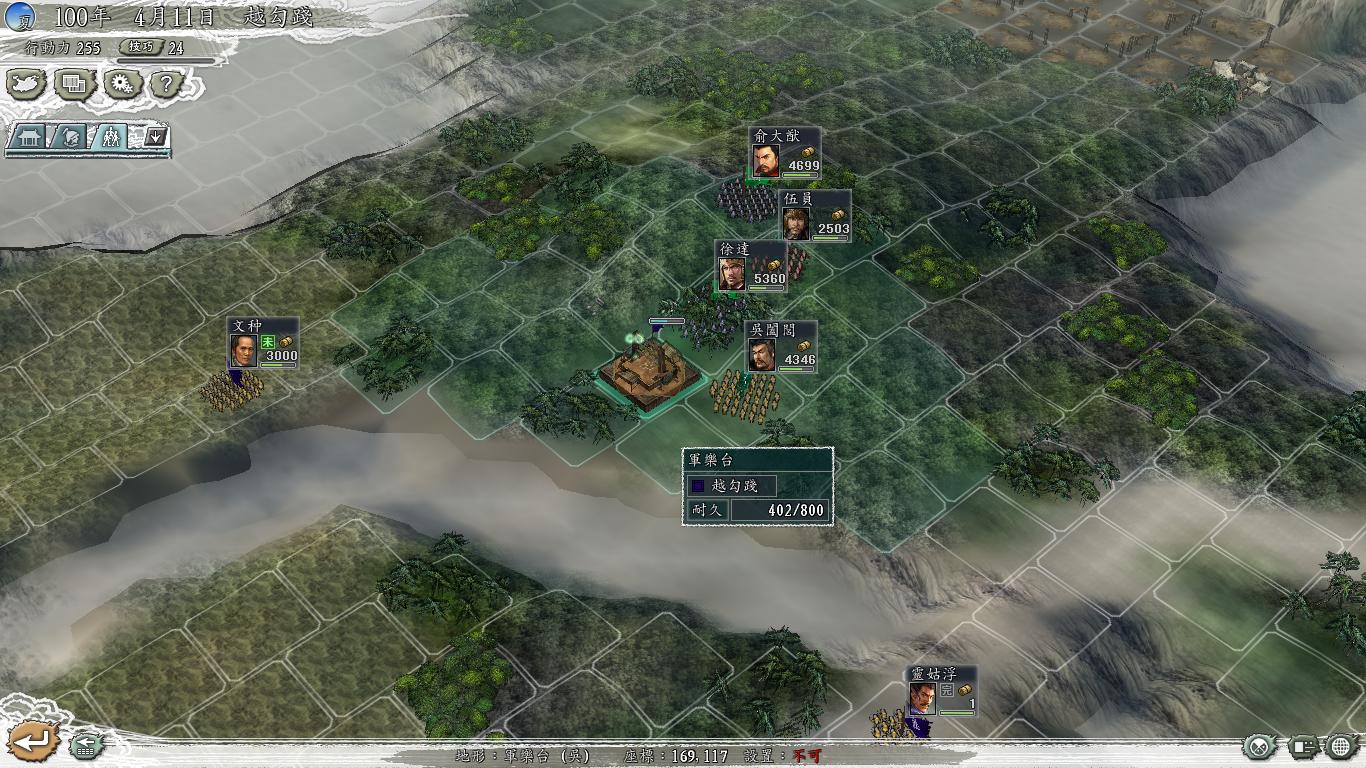
Task: Open the gear settings button
Action: click(x=123, y=83)
